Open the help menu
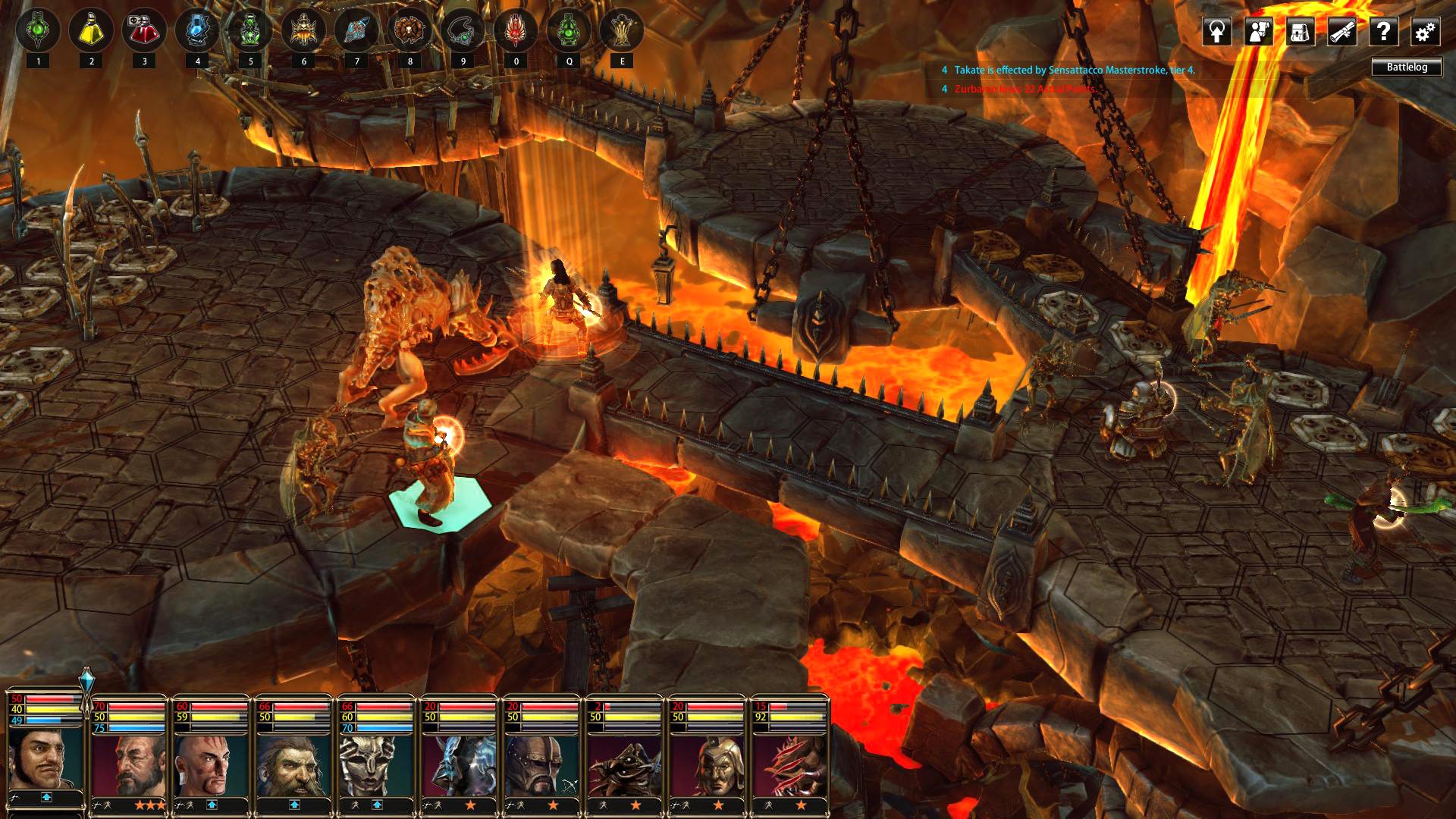 pos(1385,30)
